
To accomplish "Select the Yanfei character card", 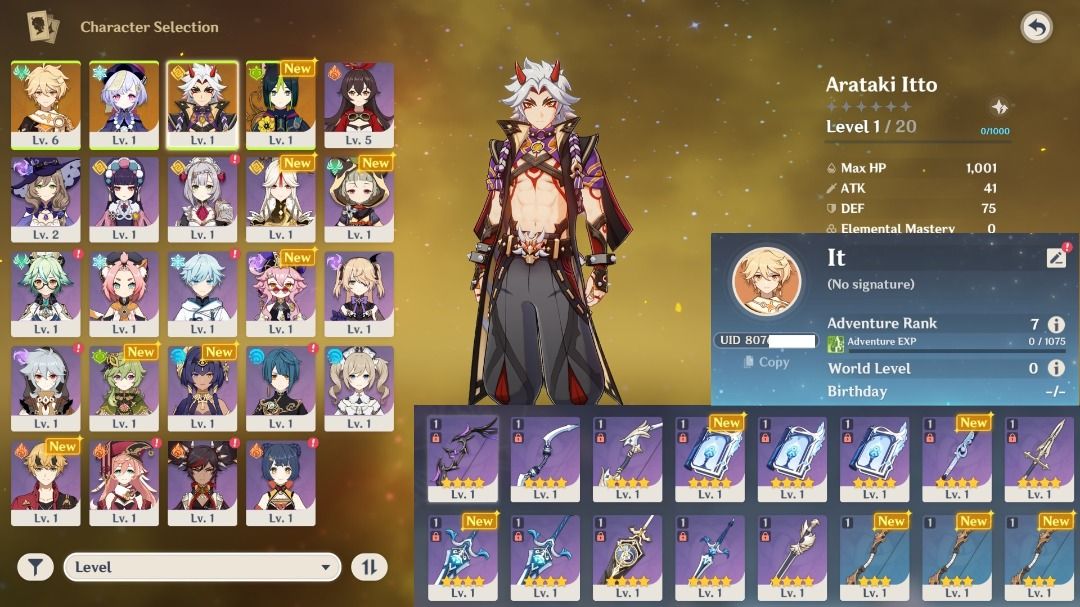I will (x=124, y=481).
